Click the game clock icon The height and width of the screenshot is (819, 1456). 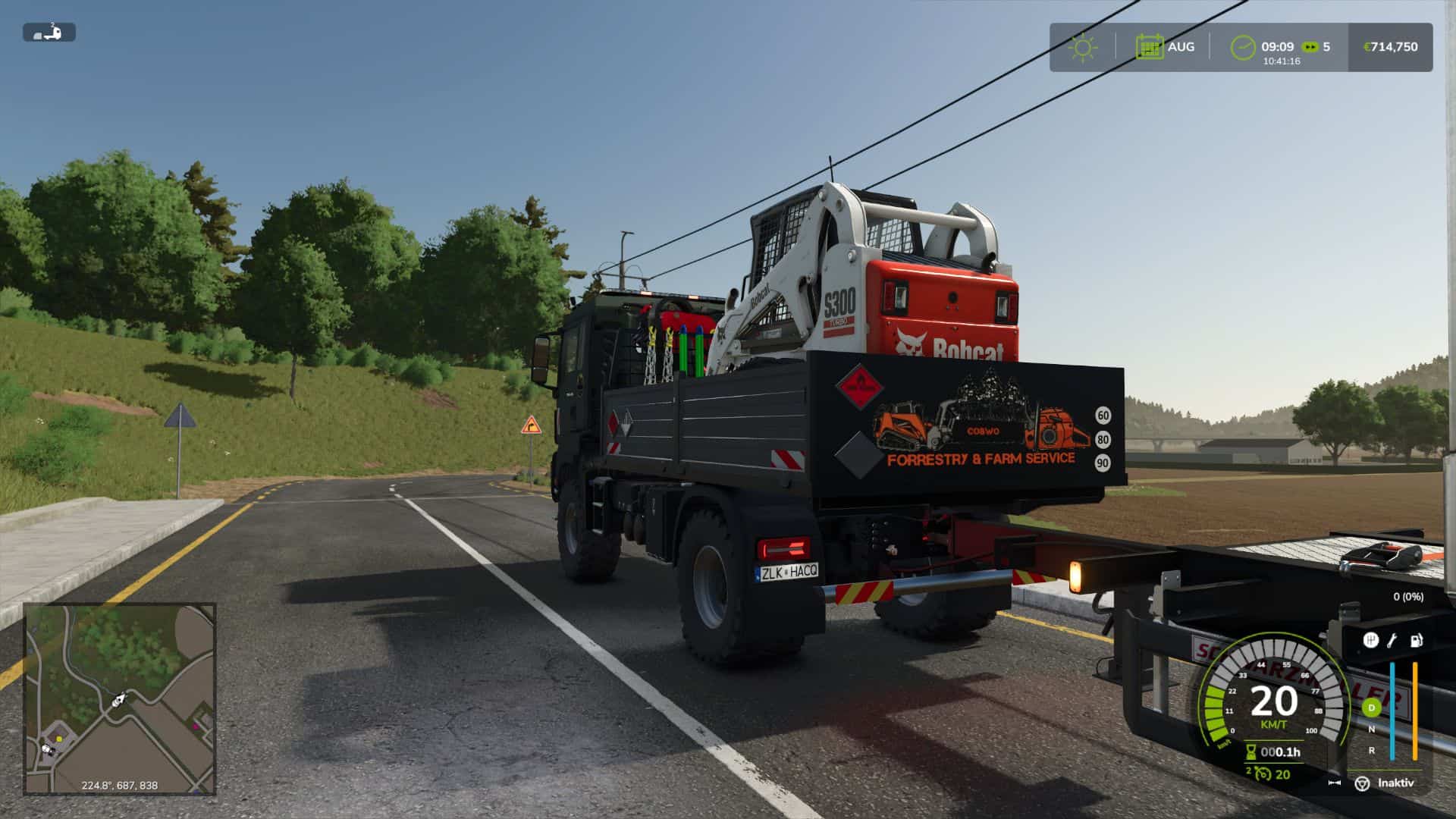(1243, 47)
